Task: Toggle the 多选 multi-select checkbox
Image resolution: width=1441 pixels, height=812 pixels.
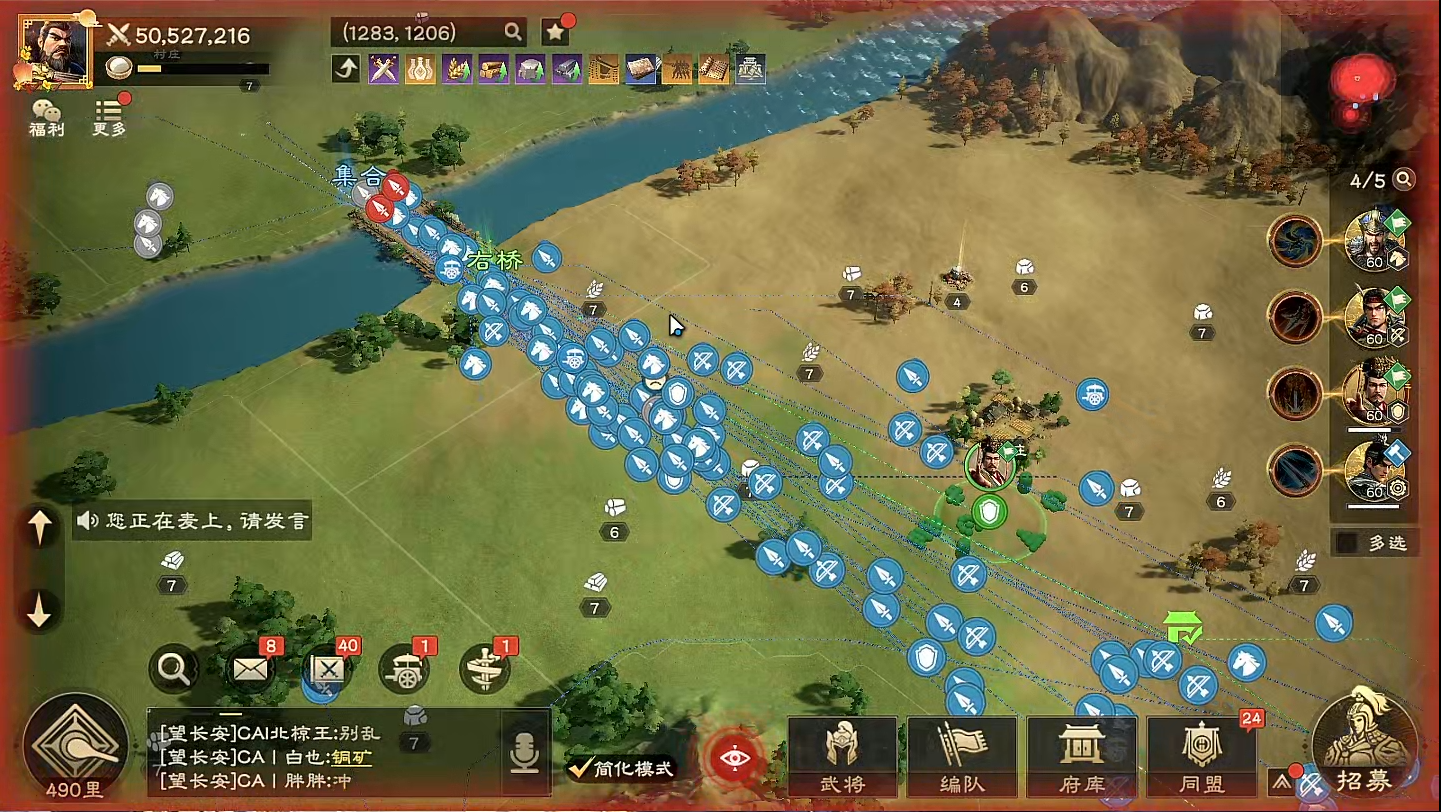Action: pyautogui.click(x=1348, y=542)
